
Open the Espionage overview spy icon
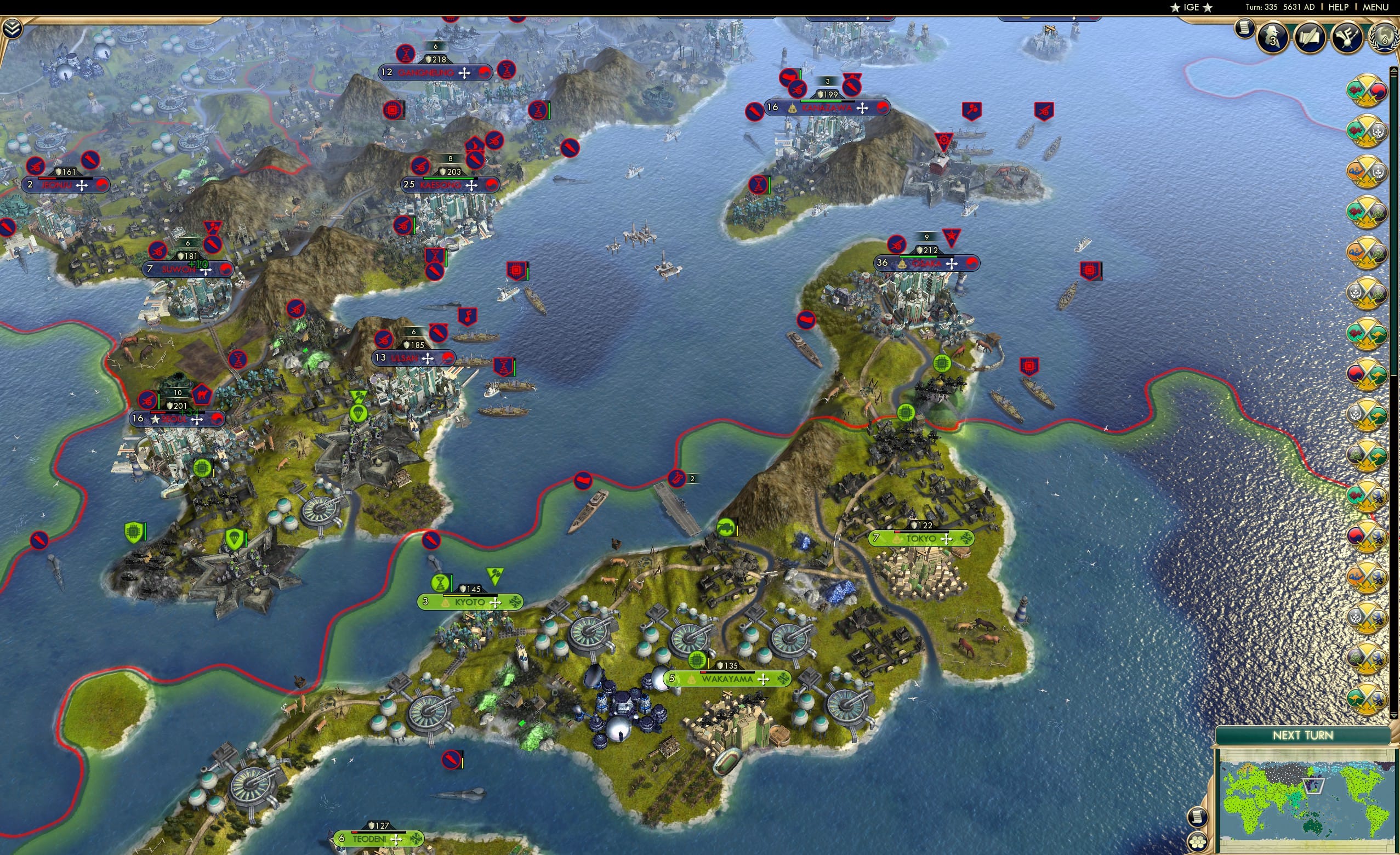click(x=1273, y=38)
